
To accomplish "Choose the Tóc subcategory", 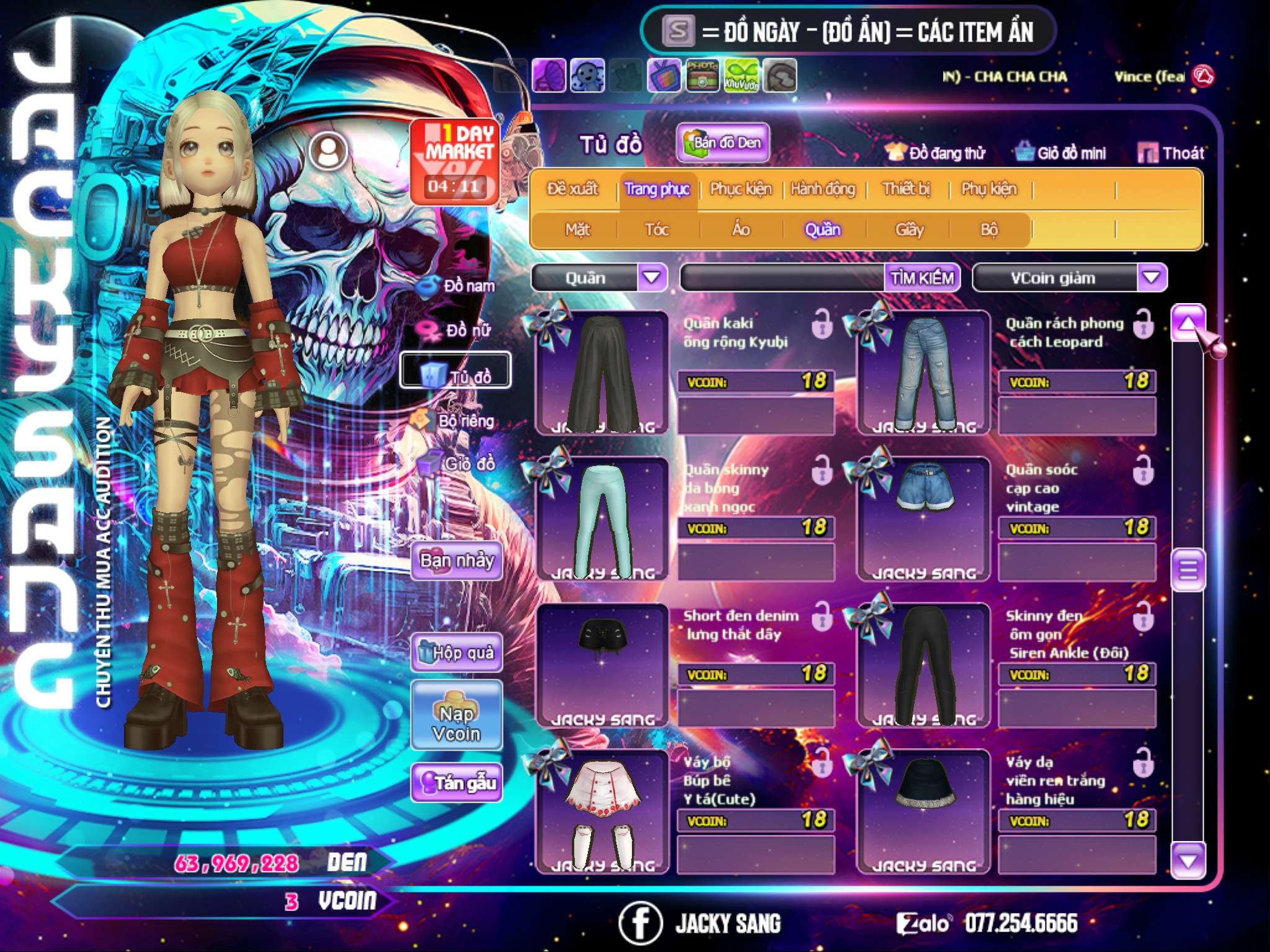I will [657, 229].
